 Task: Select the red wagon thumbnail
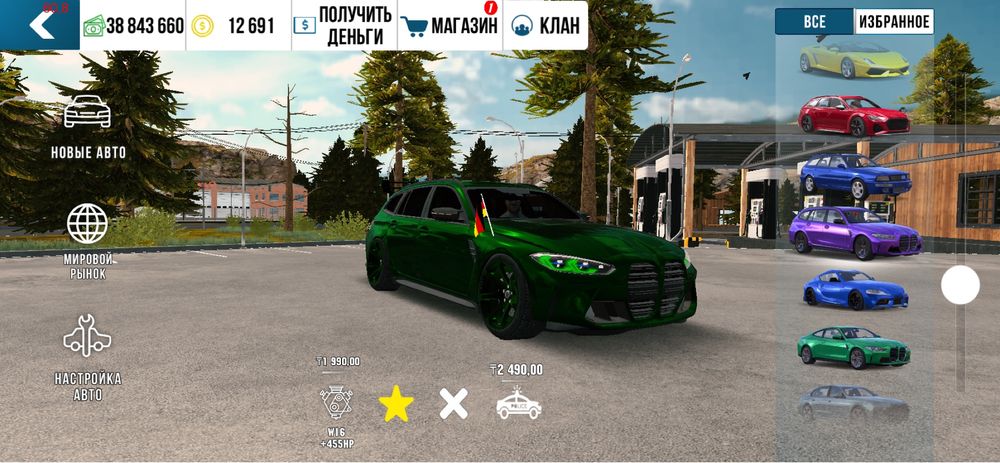(854, 116)
